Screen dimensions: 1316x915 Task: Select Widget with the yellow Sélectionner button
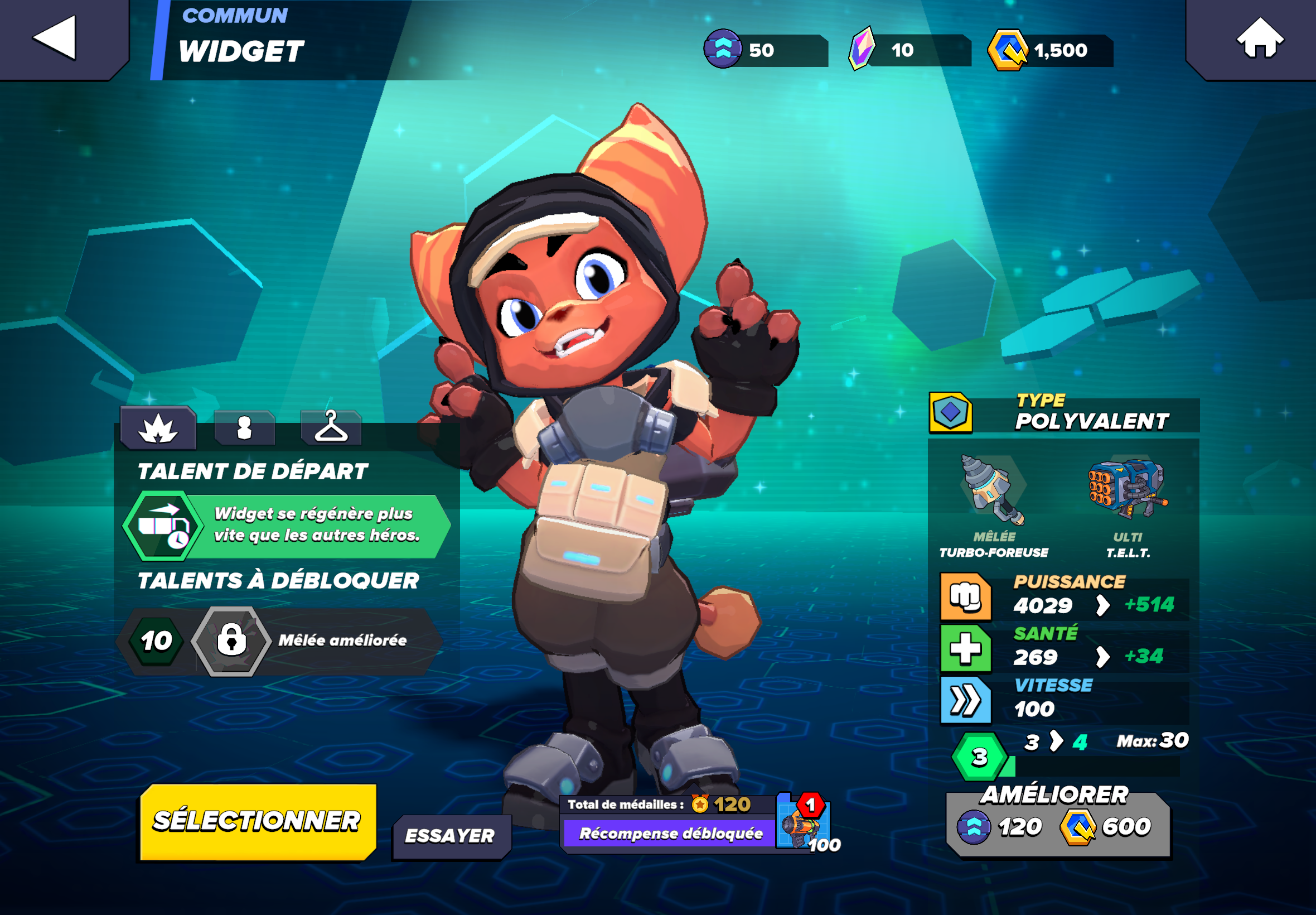pos(257,821)
